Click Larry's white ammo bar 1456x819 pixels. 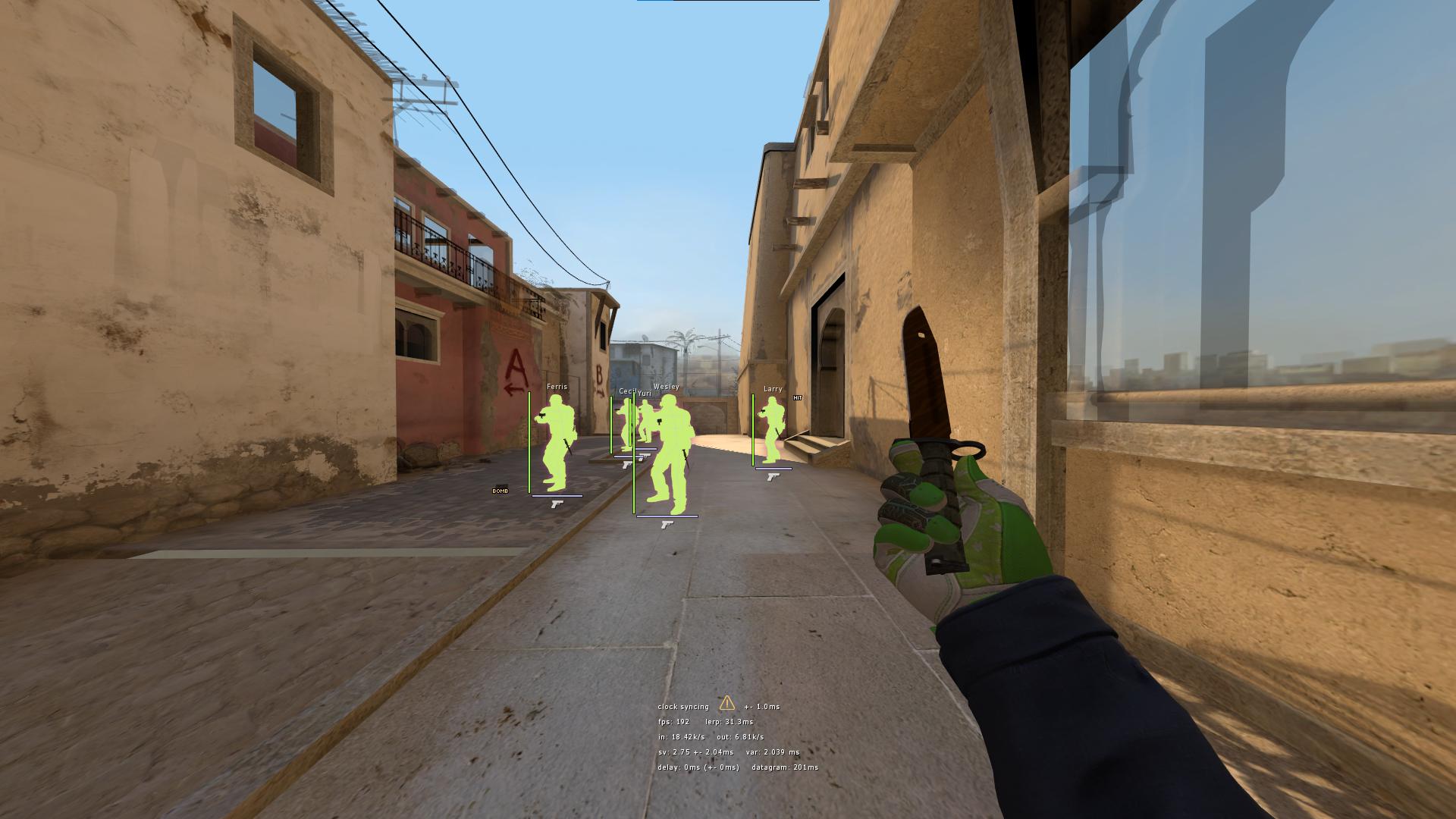point(773,468)
